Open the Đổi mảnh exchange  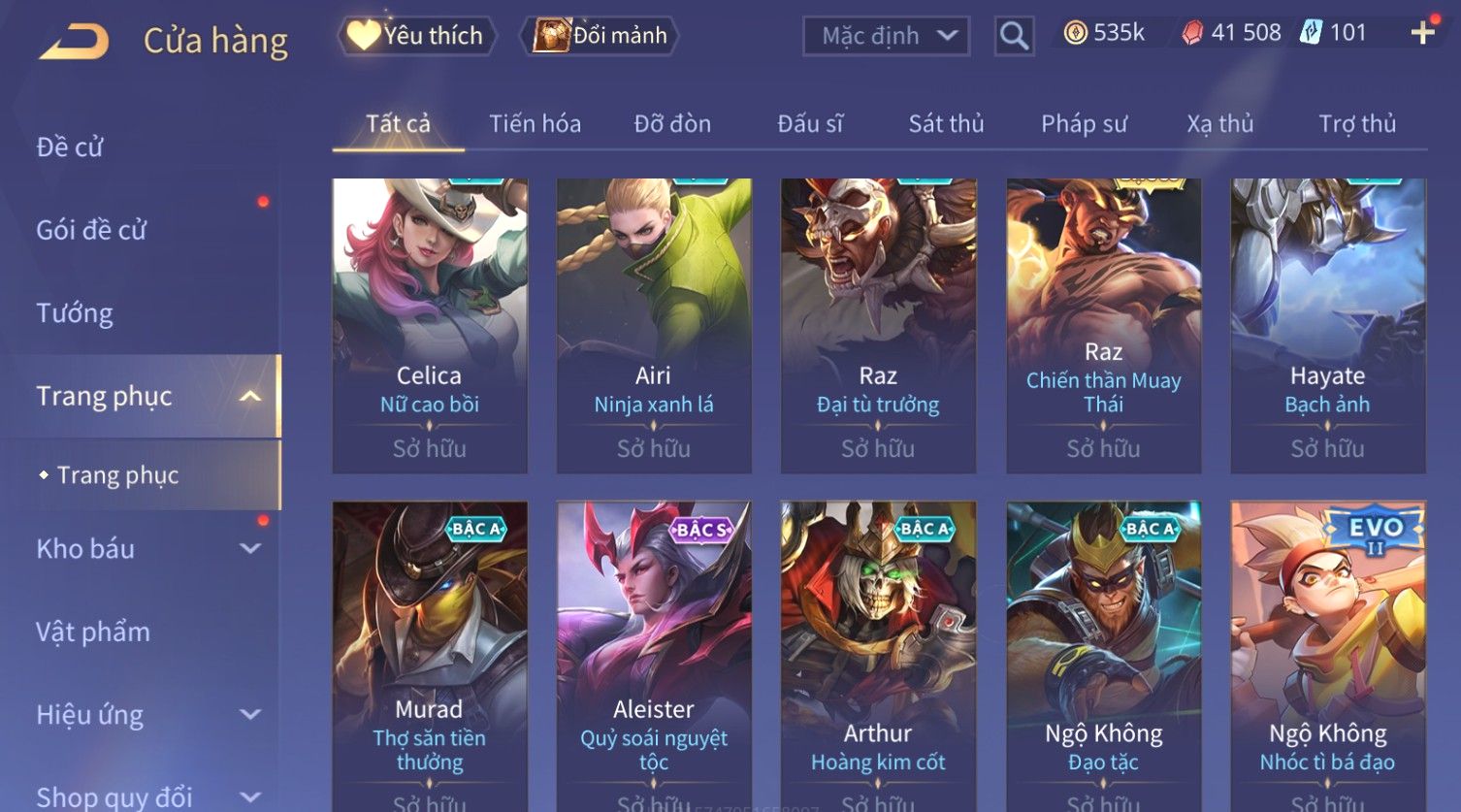pyautogui.click(x=601, y=36)
